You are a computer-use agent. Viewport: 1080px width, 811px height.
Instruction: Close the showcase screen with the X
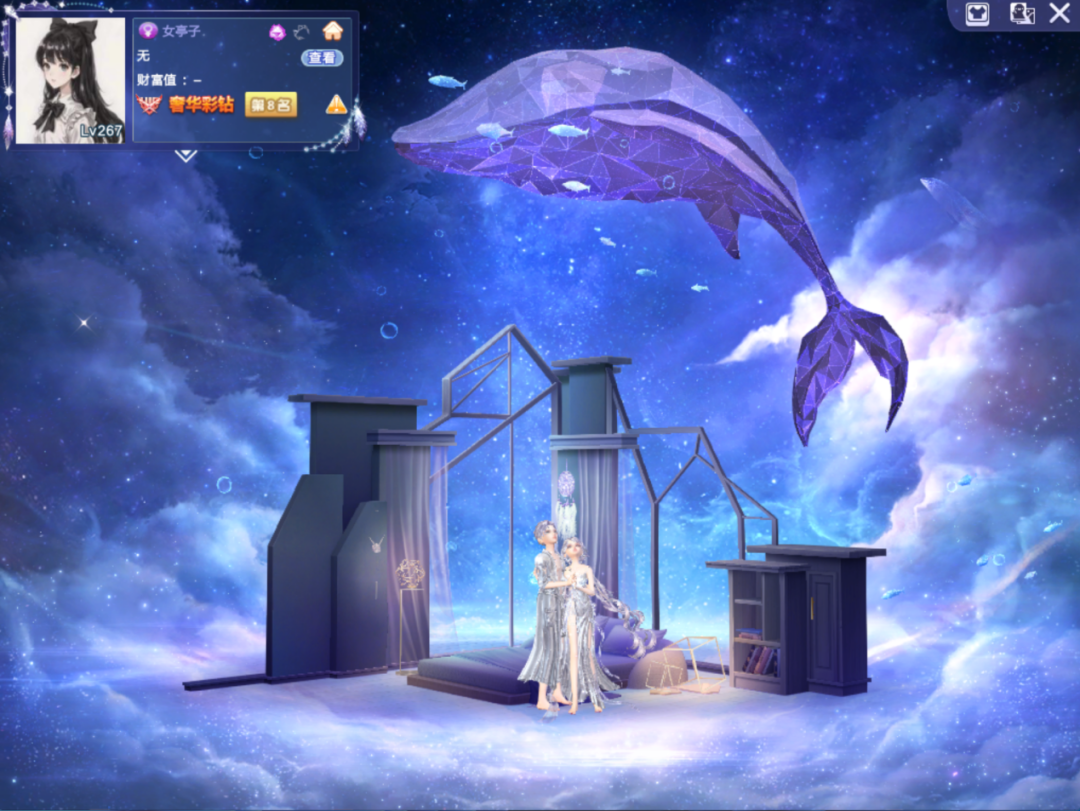(x=1060, y=14)
